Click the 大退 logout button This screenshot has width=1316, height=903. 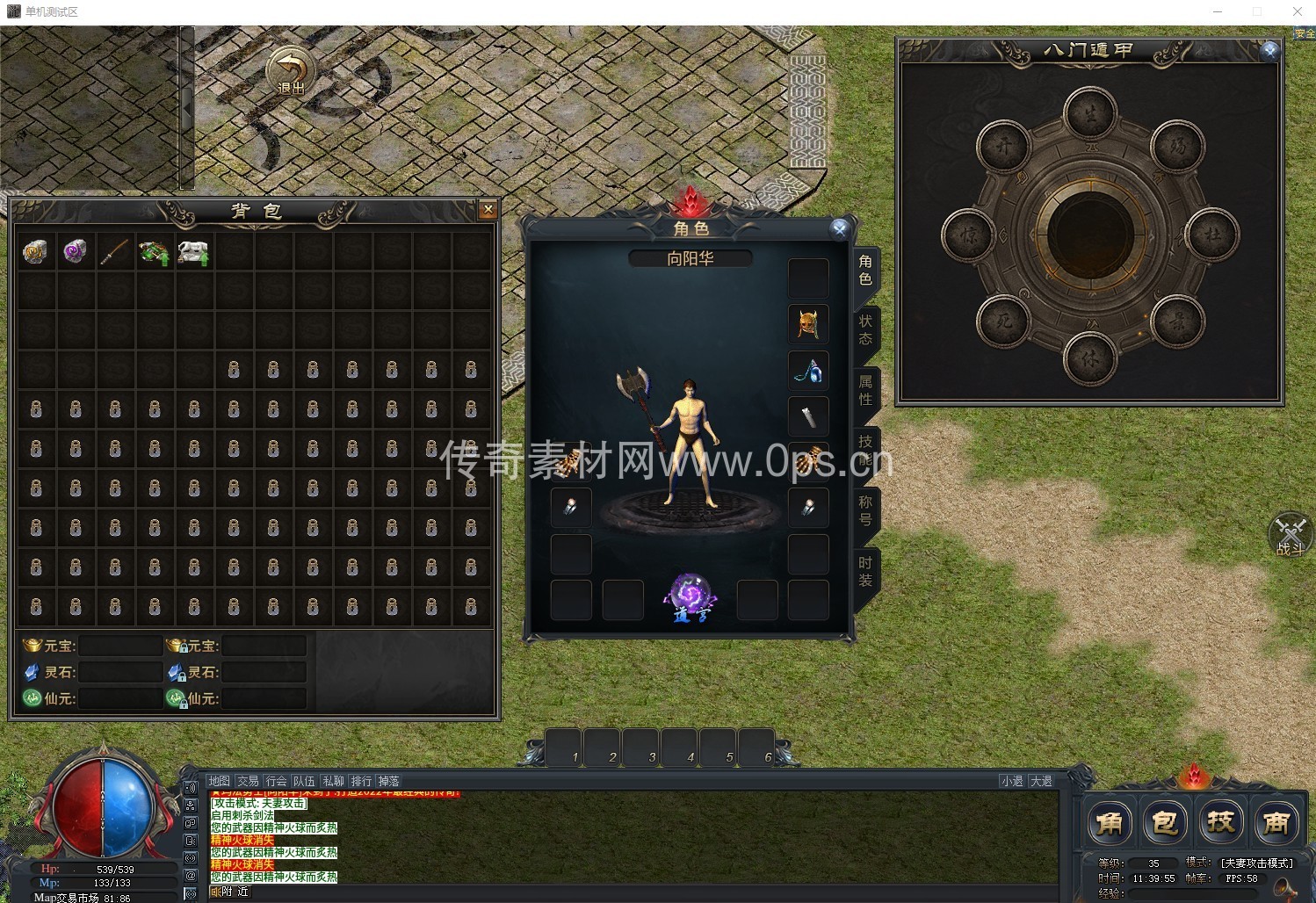(x=1041, y=781)
